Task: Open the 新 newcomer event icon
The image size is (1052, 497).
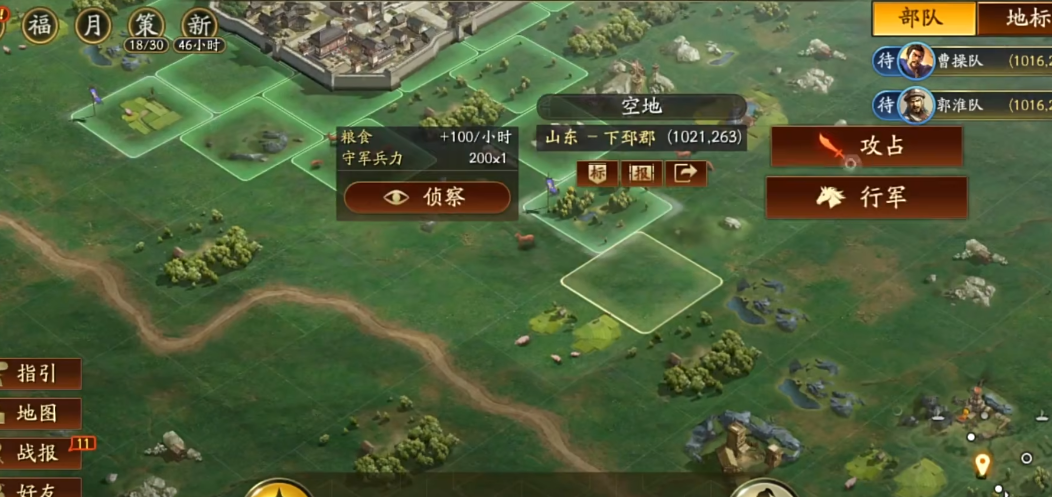Action: tap(199, 24)
